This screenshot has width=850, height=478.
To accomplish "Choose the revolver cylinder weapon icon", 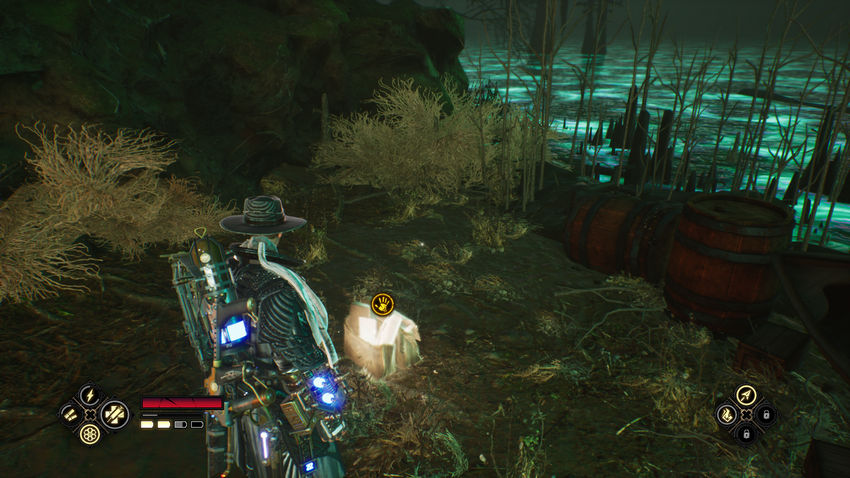I will [x=90, y=433].
